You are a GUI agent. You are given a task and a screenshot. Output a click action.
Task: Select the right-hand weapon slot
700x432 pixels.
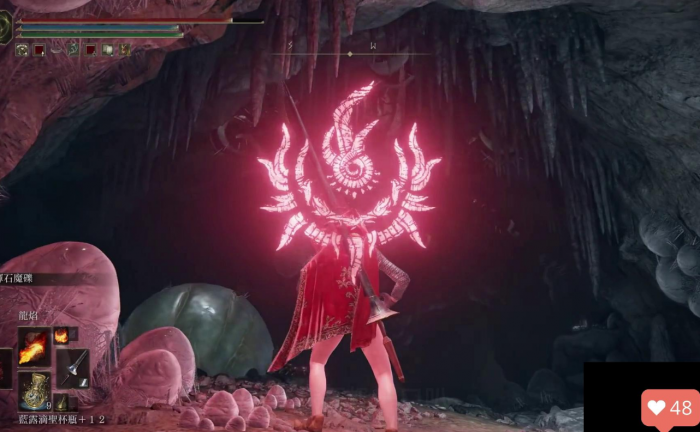pyautogui.click(x=72, y=367)
